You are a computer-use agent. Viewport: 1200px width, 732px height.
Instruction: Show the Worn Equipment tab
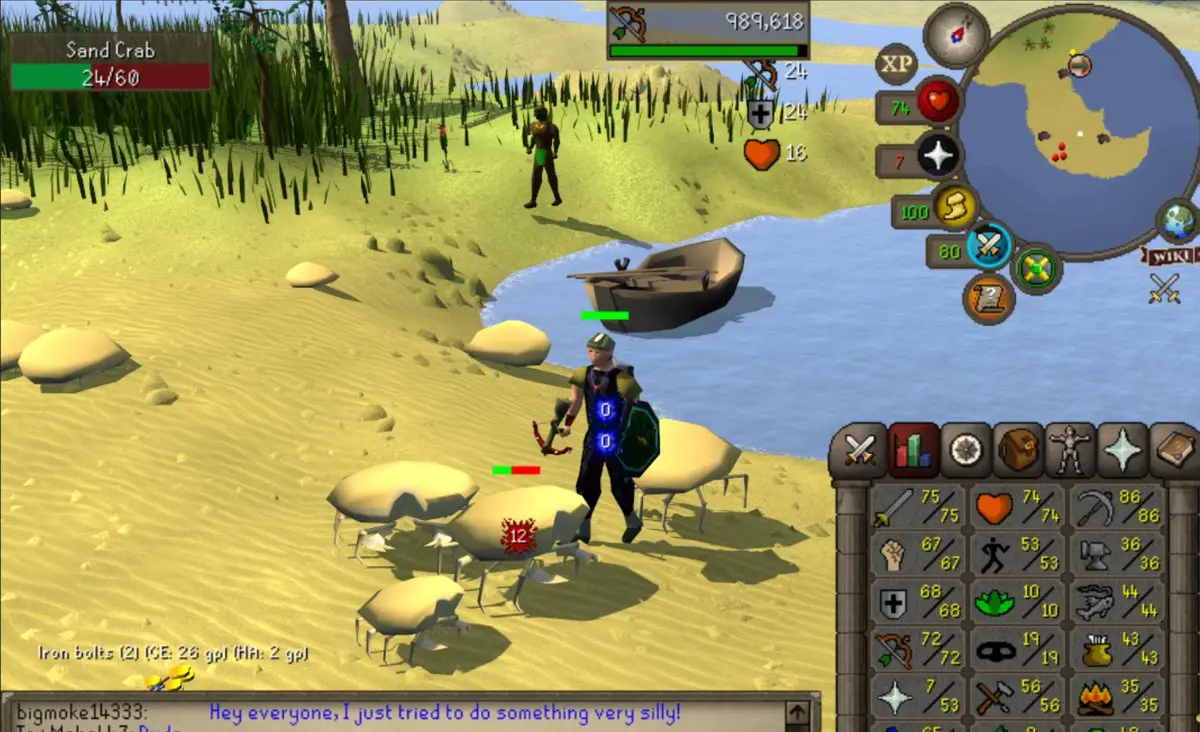point(1070,451)
